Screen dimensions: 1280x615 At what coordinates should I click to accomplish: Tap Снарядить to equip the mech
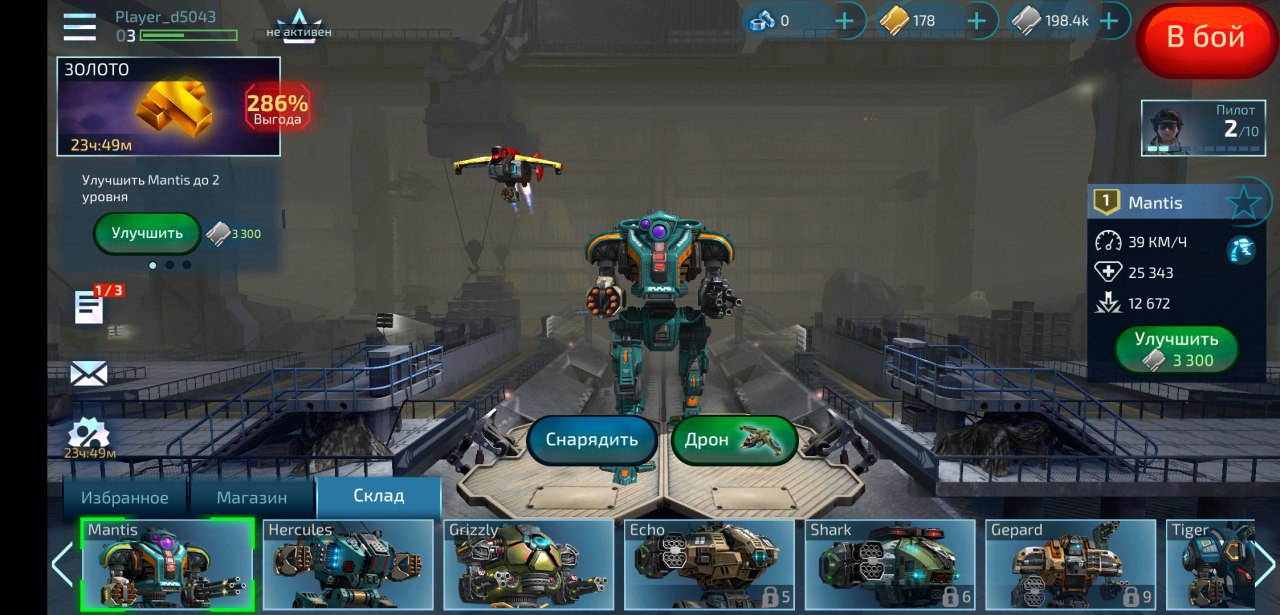pyautogui.click(x=591, y=441)
